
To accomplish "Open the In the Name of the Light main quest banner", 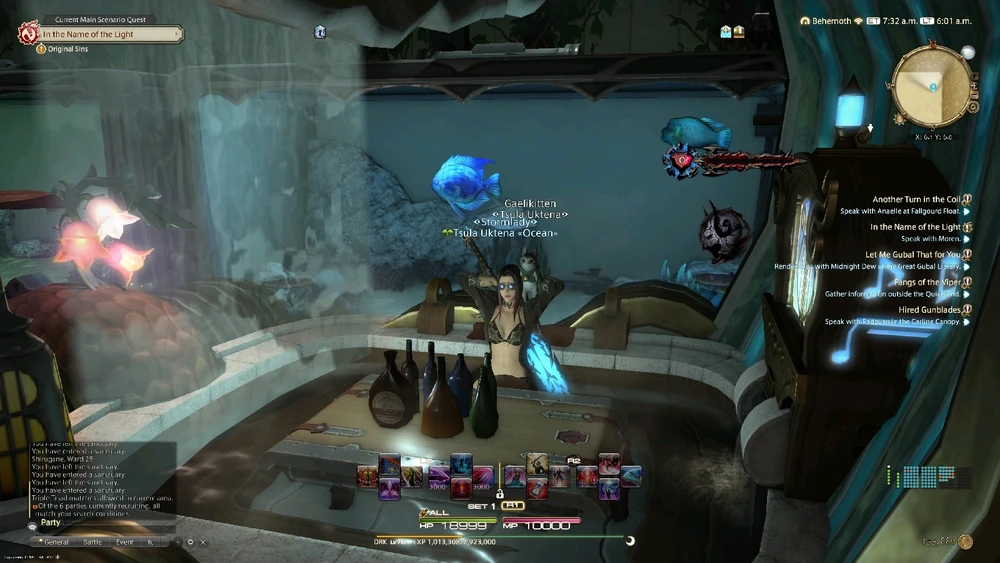I will (110, 34).
